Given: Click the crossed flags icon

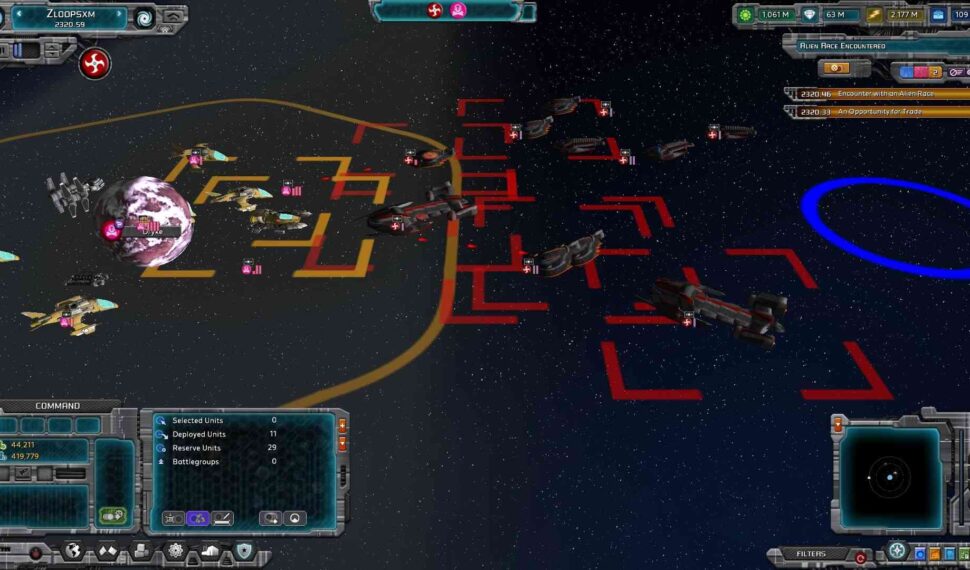Looking at the screenshot, I should [107, 551].
